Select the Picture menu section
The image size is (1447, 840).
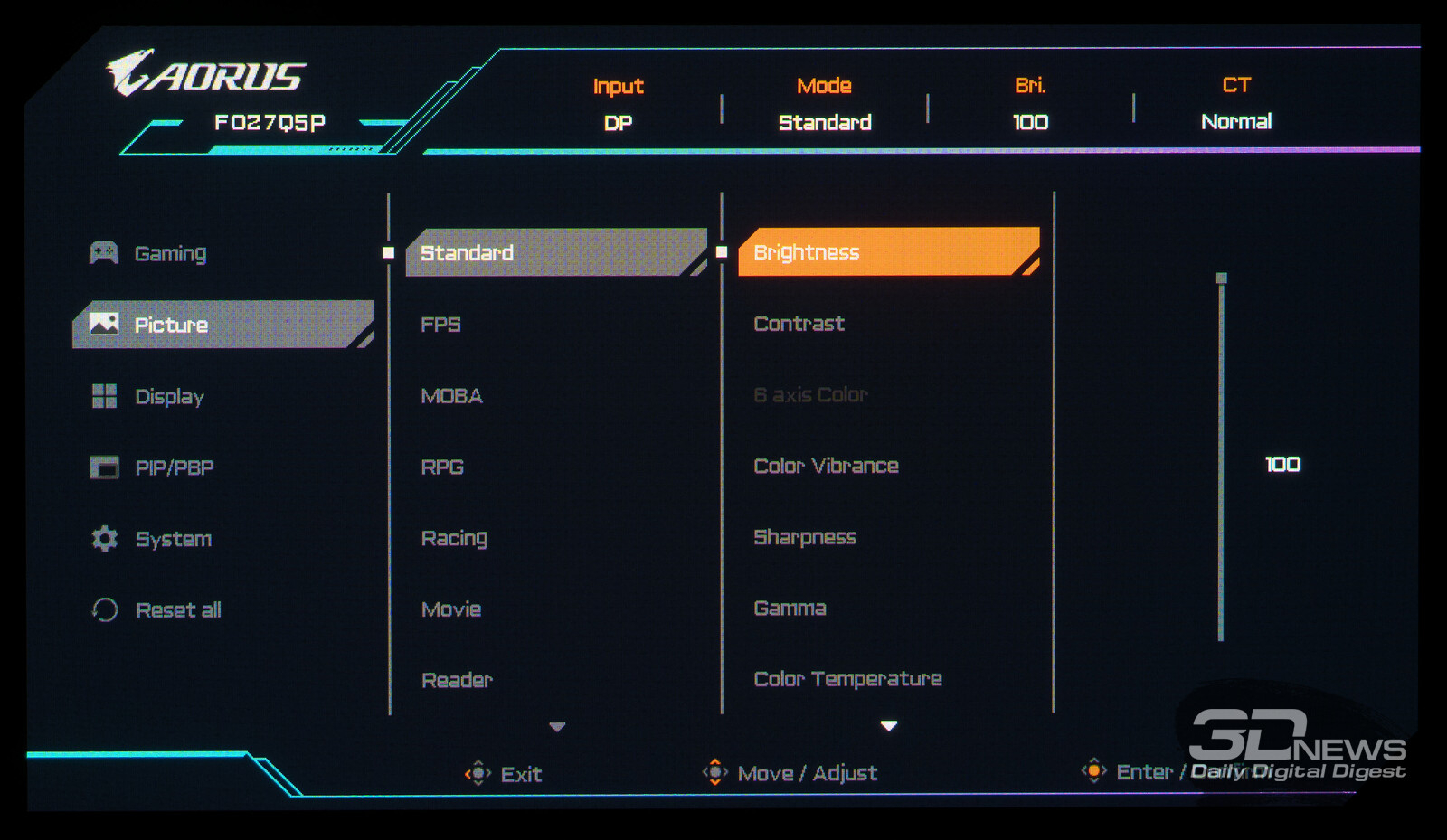pos(171,325)
